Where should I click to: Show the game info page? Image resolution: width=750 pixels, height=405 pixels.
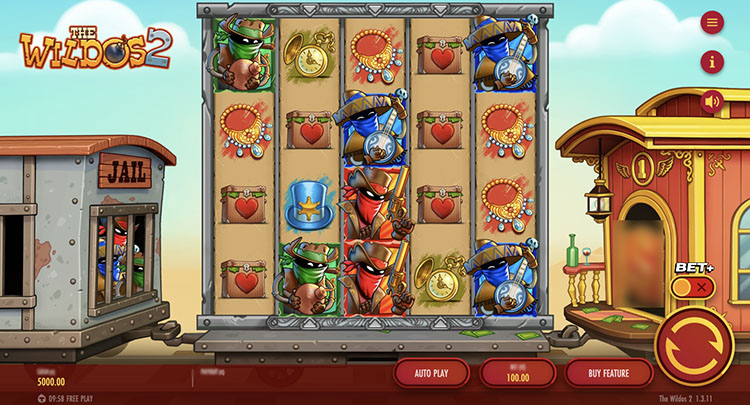coord(712,62)
